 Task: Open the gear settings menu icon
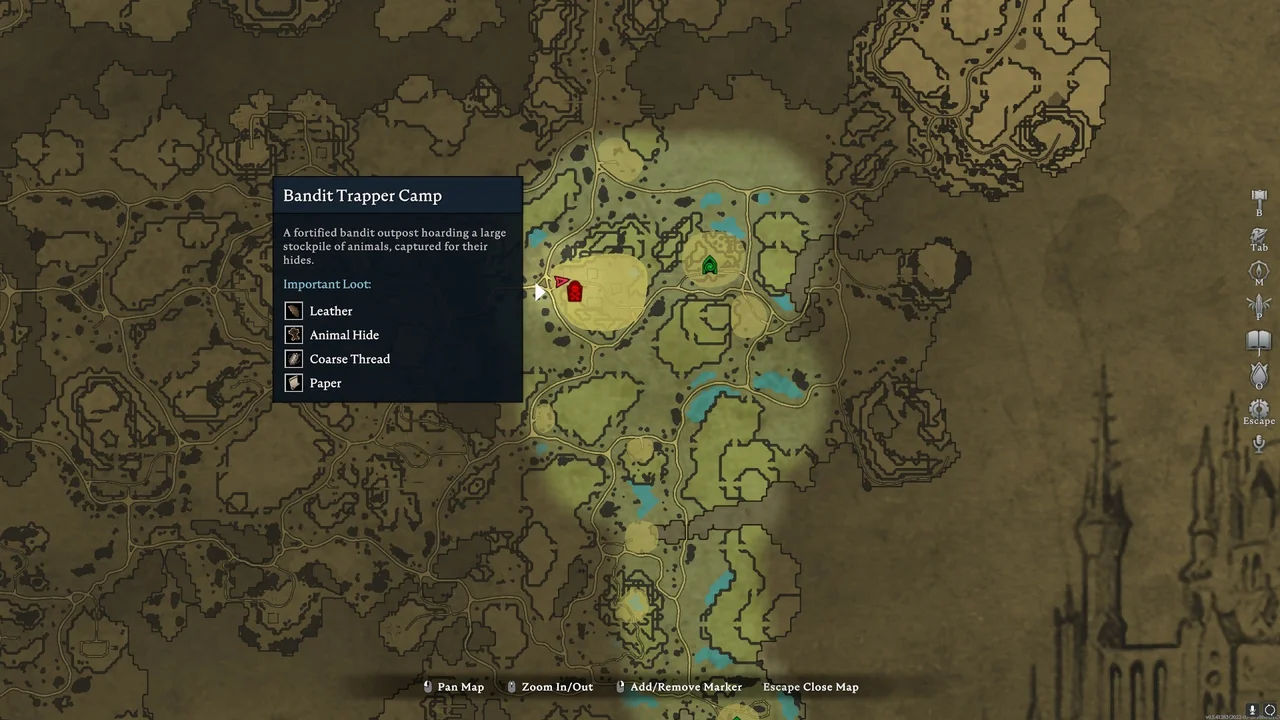coord(1259,409)
